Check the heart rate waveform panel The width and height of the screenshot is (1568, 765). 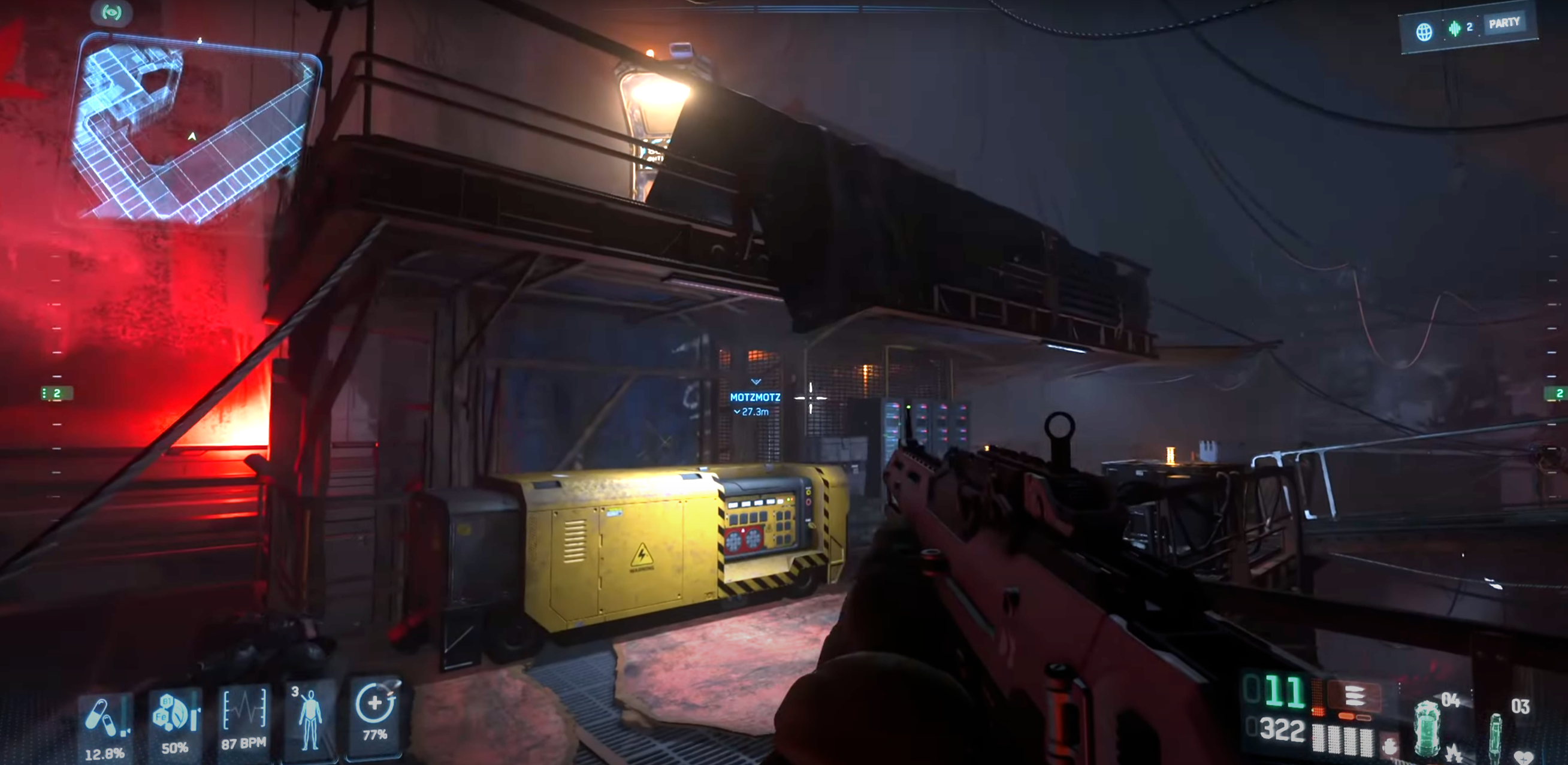point(244,710)
